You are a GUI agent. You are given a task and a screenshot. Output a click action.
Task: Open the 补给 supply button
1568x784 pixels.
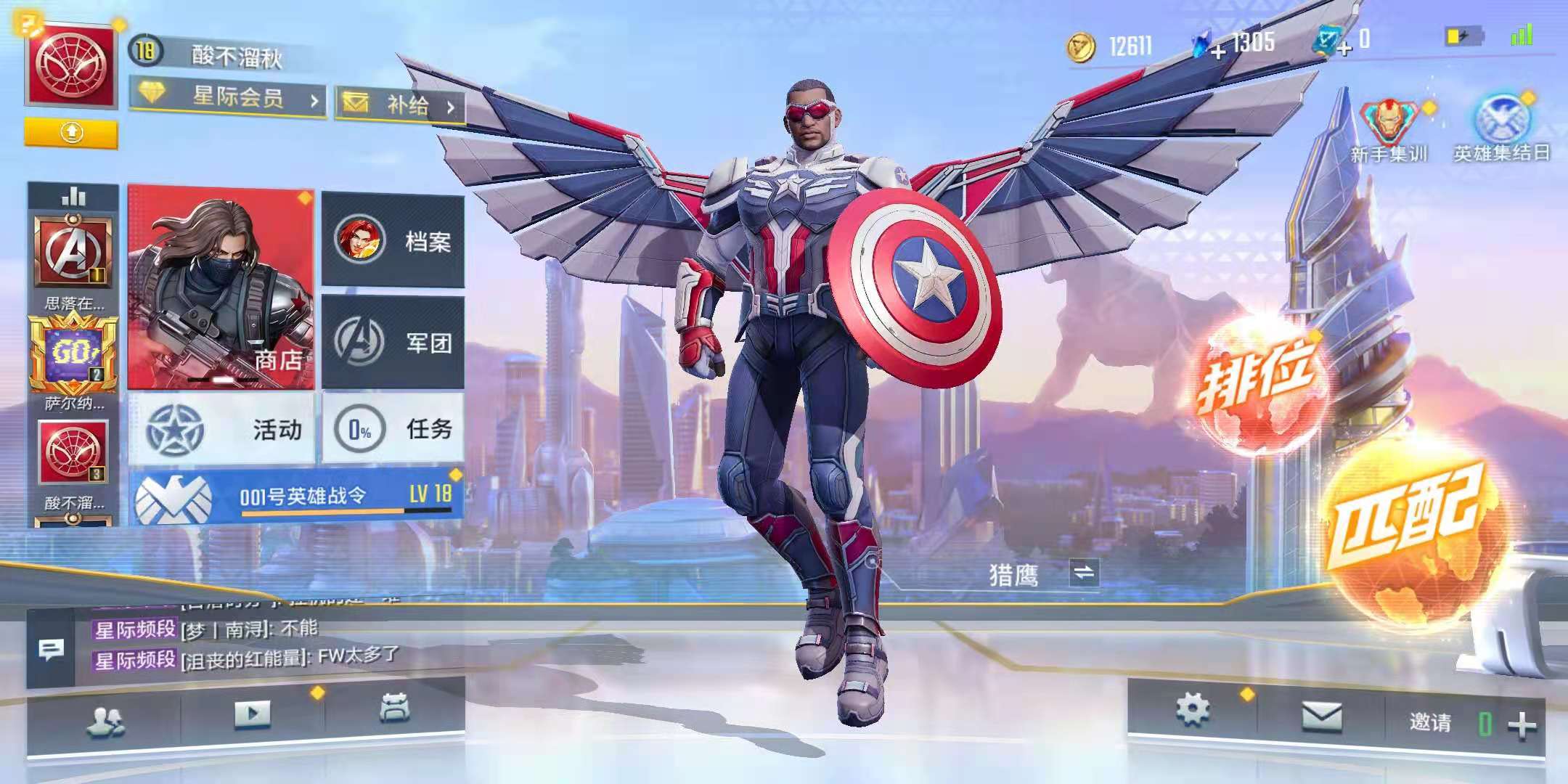click(400, 106)
